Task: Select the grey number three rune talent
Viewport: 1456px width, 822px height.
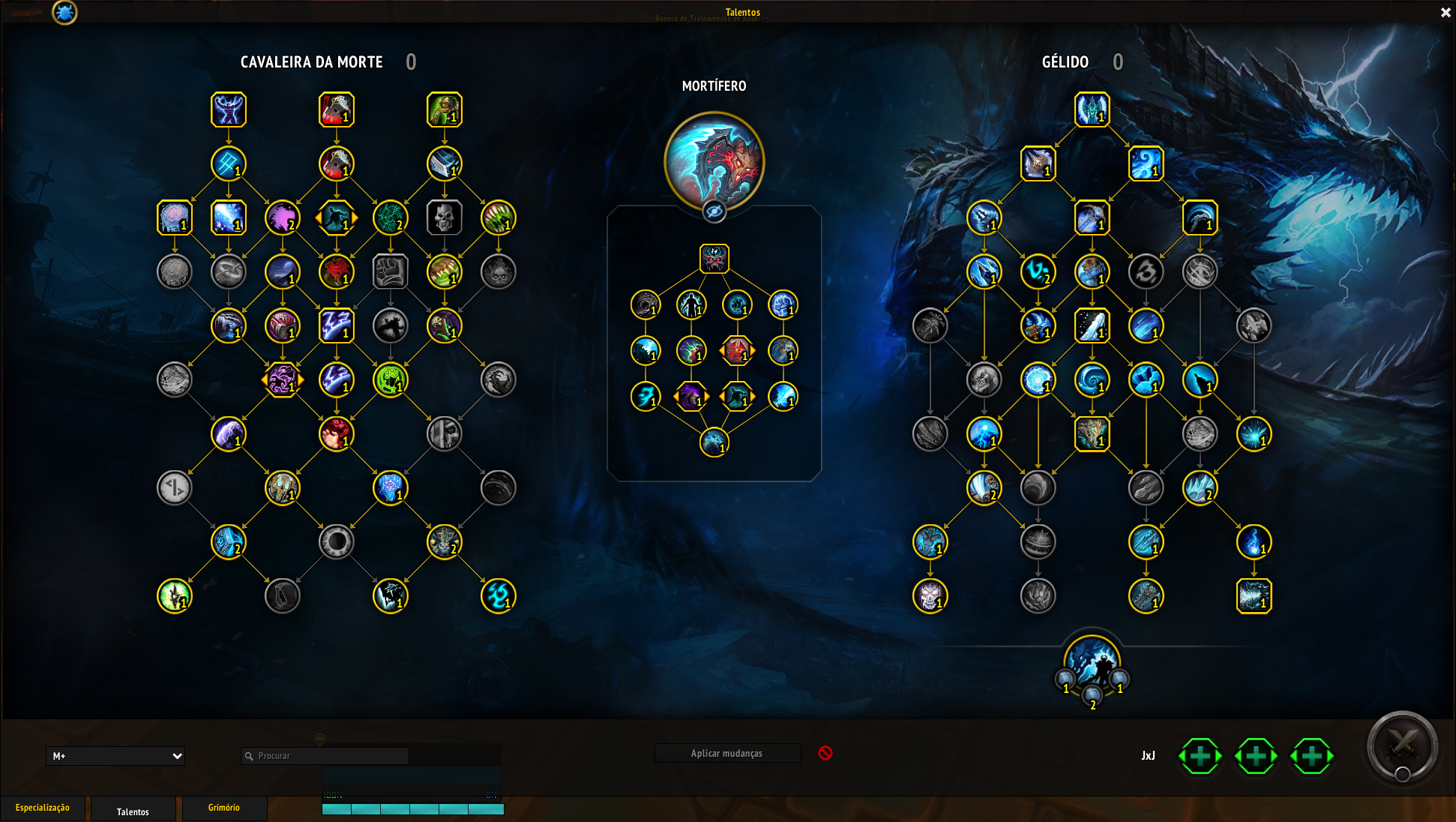Action: (x=1146, y=272)
